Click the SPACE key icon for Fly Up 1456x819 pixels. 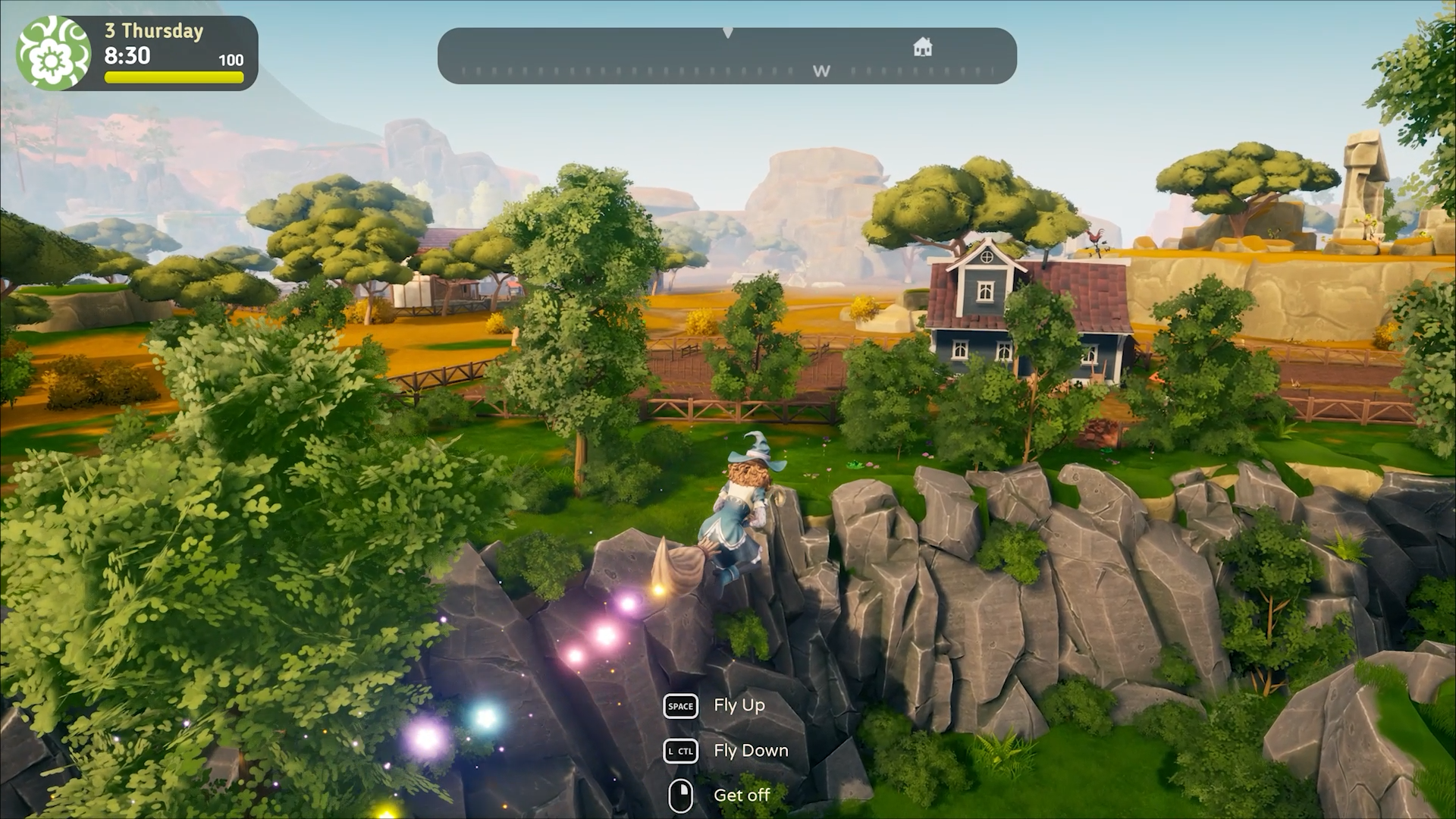(x=680, y=706)
